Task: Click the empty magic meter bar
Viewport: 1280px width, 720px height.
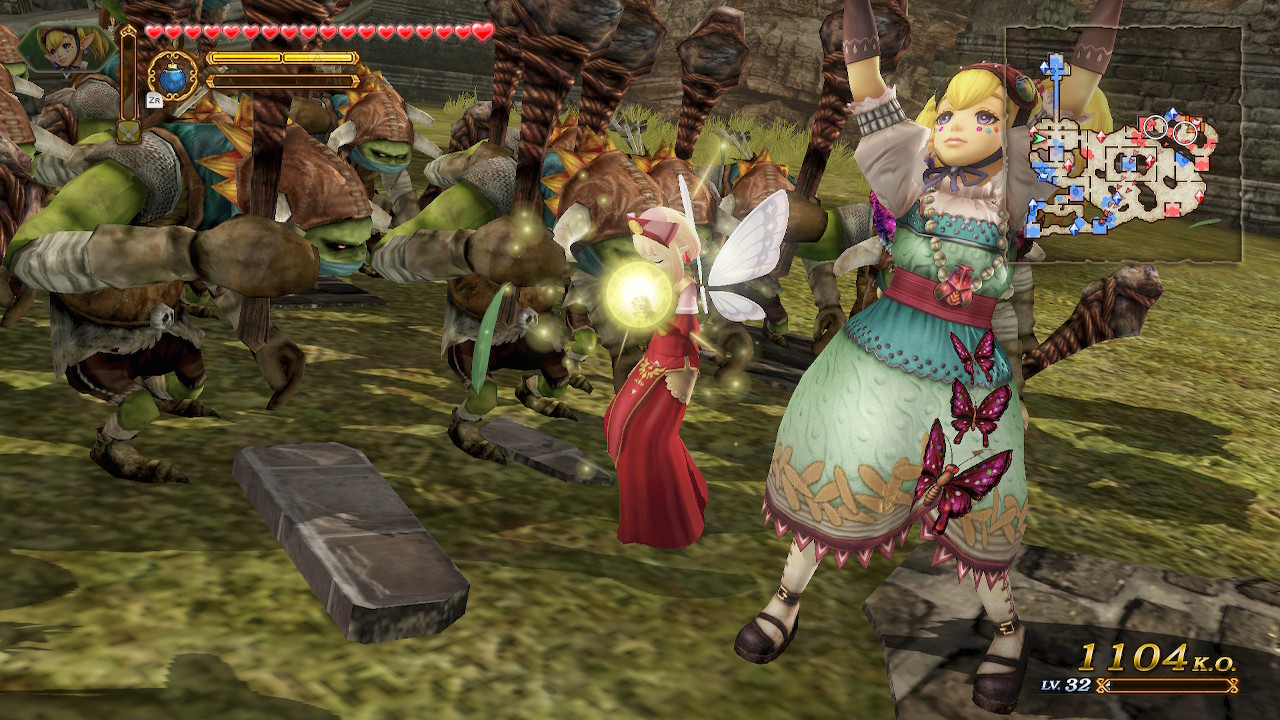Action: [x=283, y=80]
